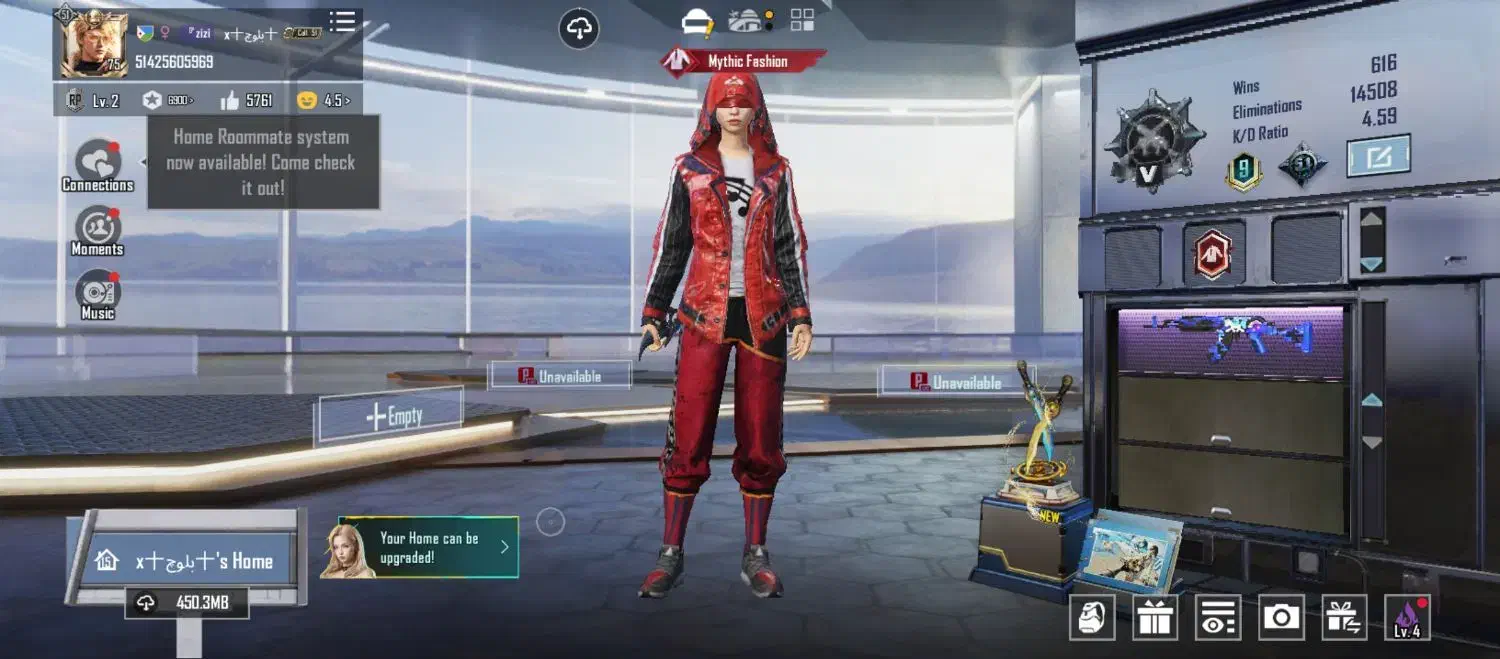Viewport: 1500px width, 659px height.
Task: Open the camera screenshot mode
Action: click(1281, 618)
